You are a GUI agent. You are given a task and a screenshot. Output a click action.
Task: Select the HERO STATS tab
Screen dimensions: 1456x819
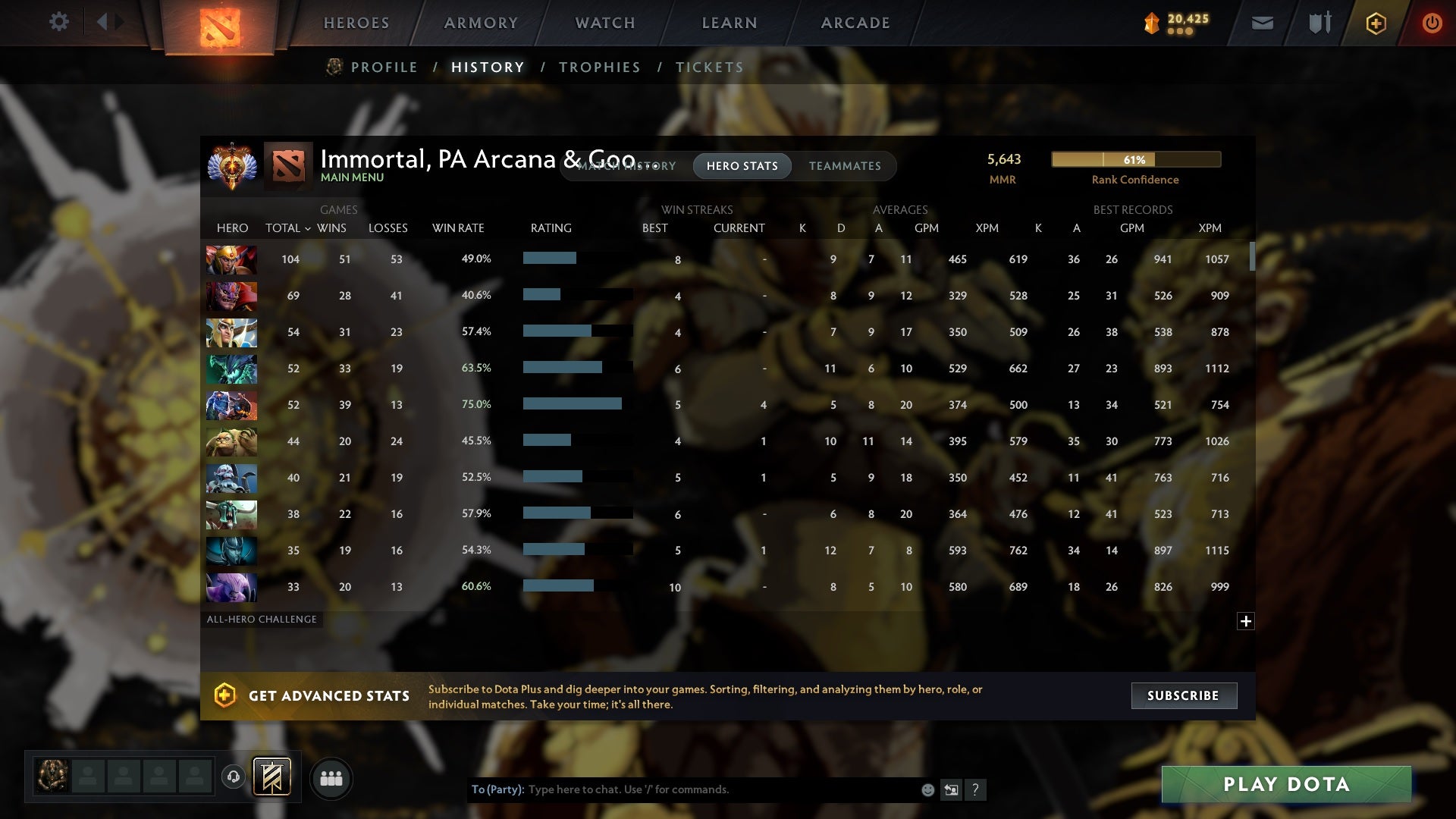[742, 166]
